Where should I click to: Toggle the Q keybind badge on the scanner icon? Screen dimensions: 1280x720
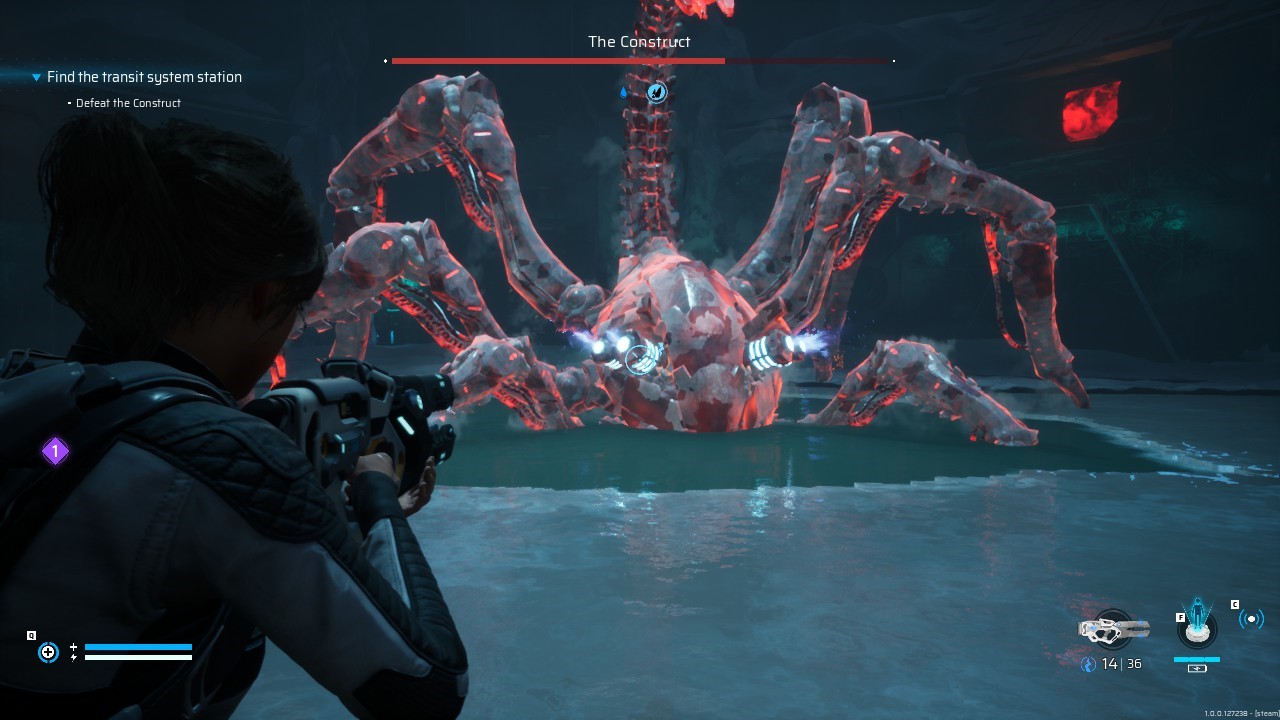coord(31,634)
